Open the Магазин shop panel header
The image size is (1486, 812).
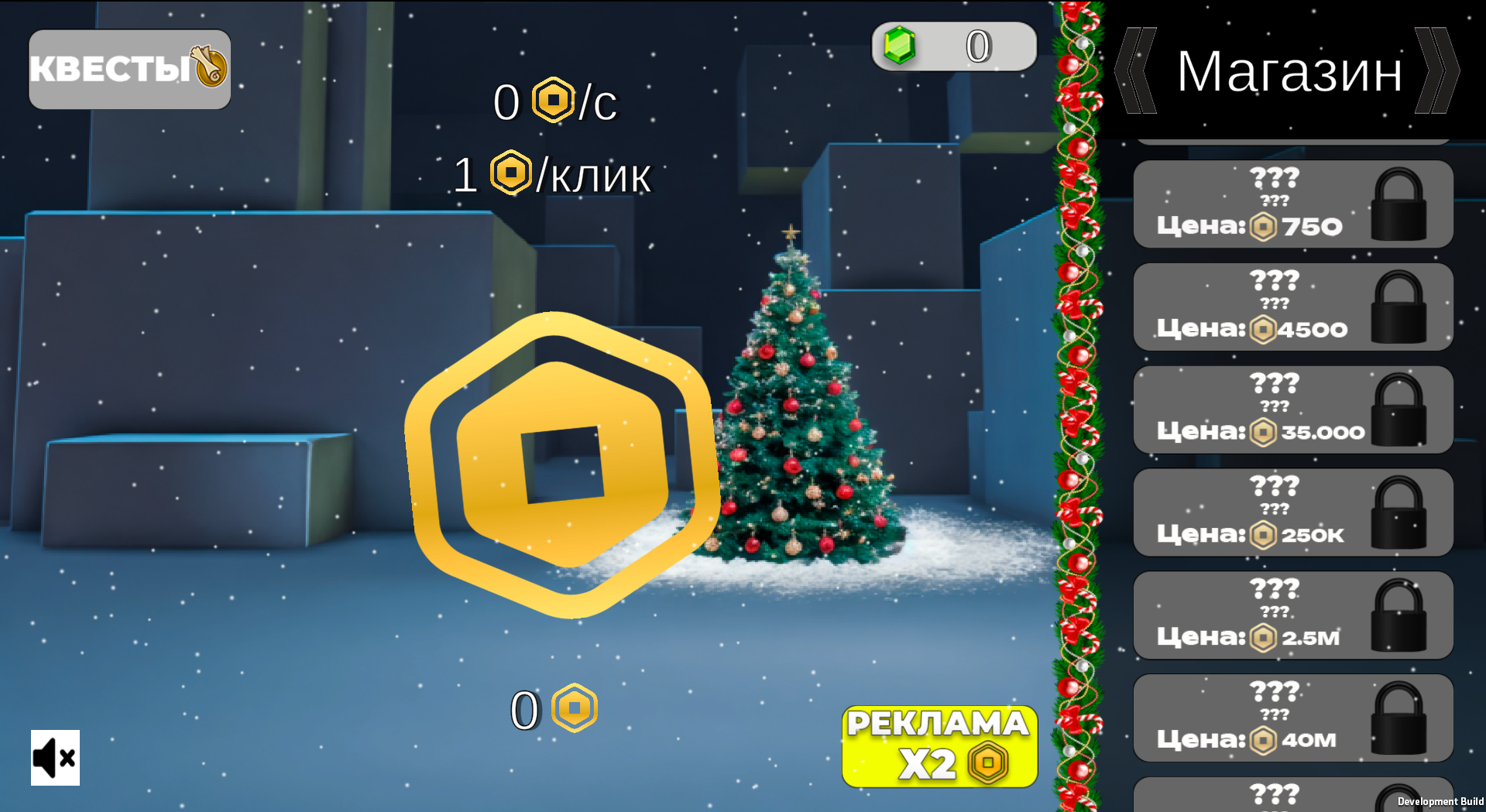pos(1288,71)
